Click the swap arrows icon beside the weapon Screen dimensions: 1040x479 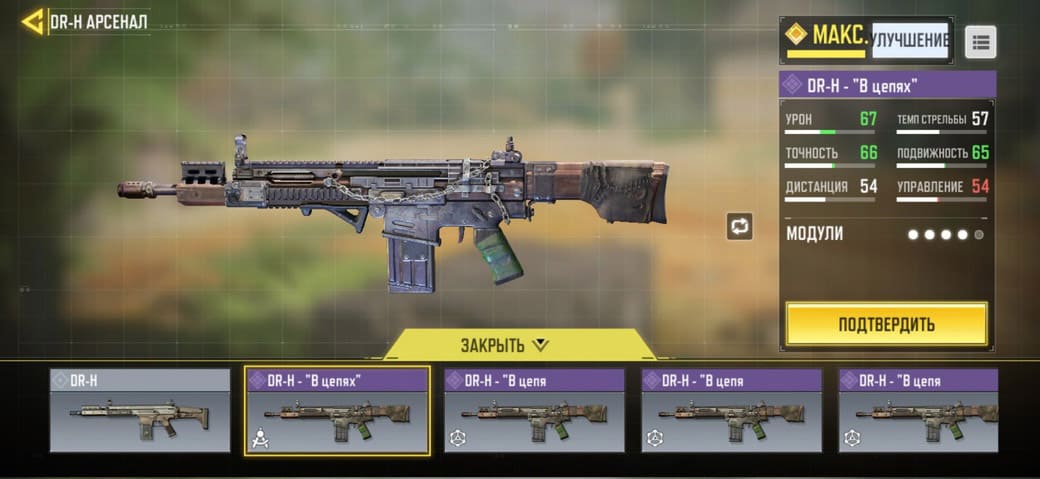(x=739, y=226)
